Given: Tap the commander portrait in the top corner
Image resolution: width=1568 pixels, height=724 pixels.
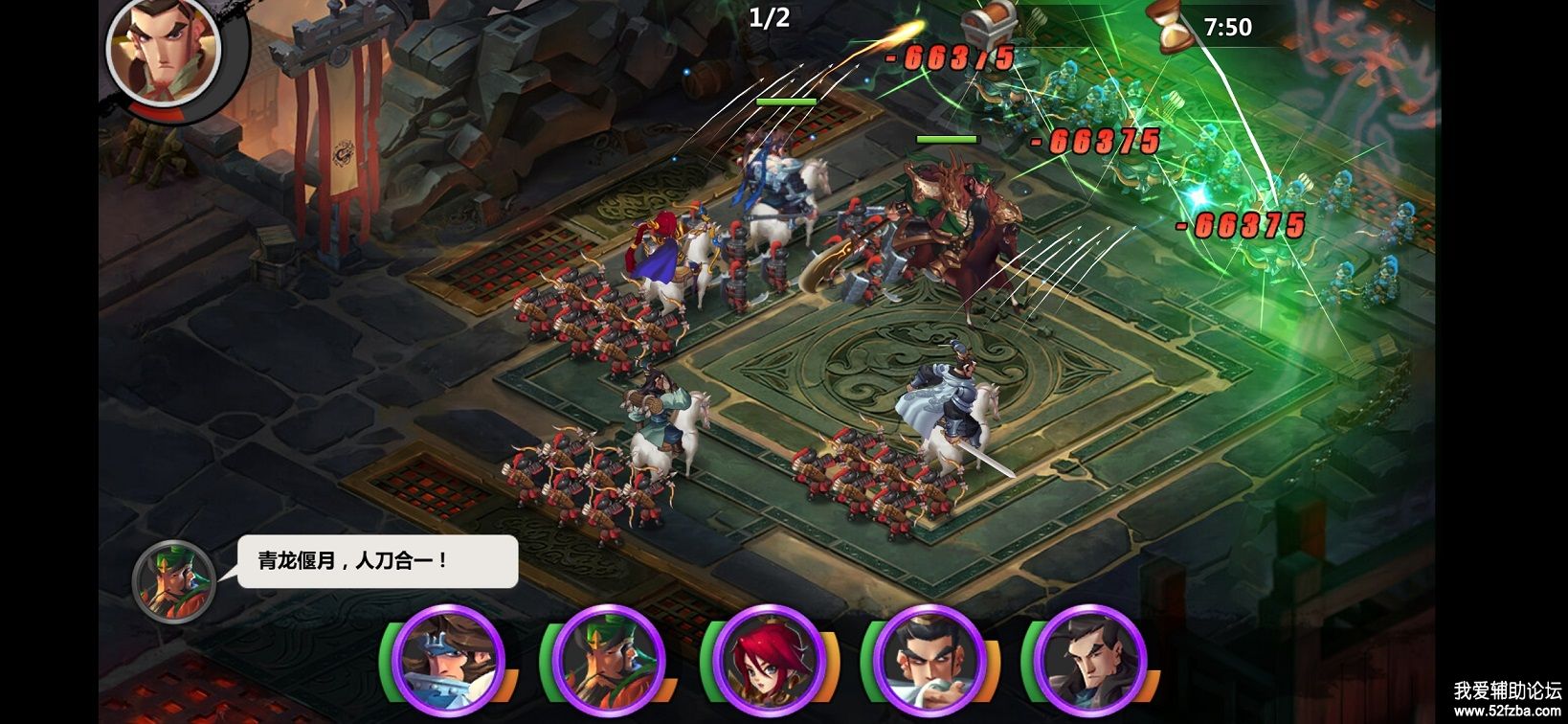Looking at the screenshot, I should (163, 51).
